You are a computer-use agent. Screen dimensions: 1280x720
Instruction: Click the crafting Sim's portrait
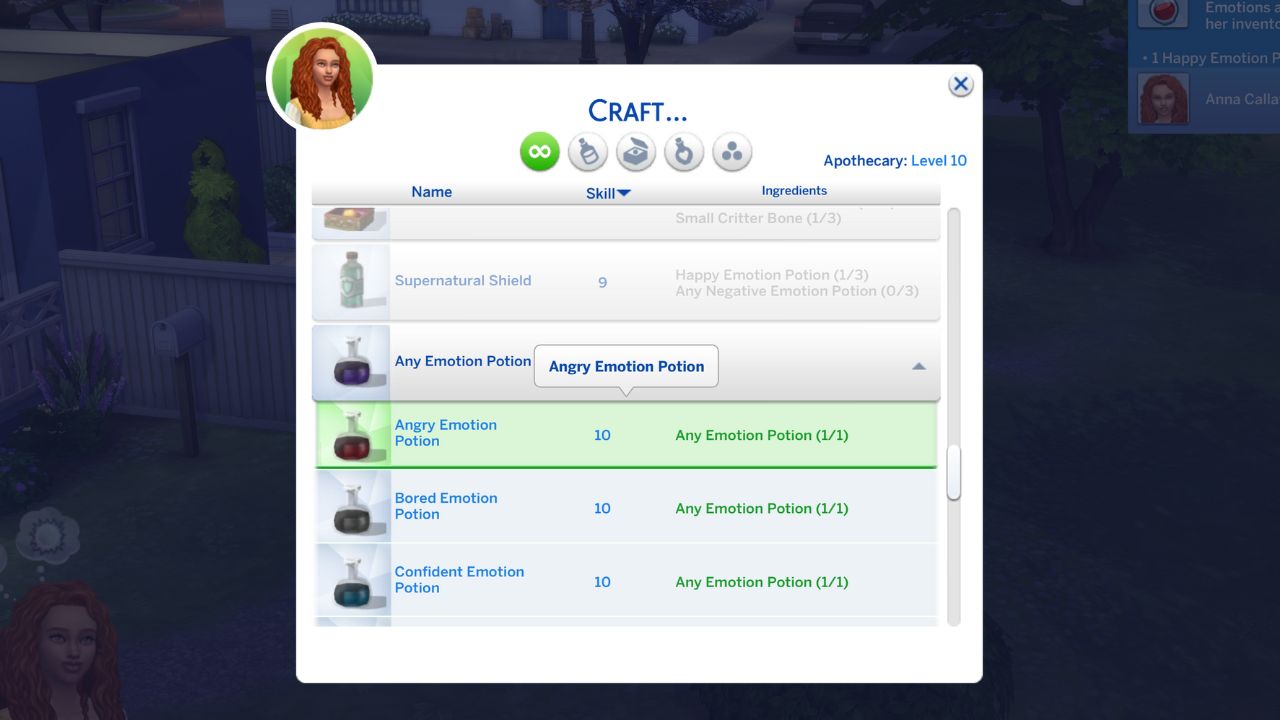[x=321, y=78]
